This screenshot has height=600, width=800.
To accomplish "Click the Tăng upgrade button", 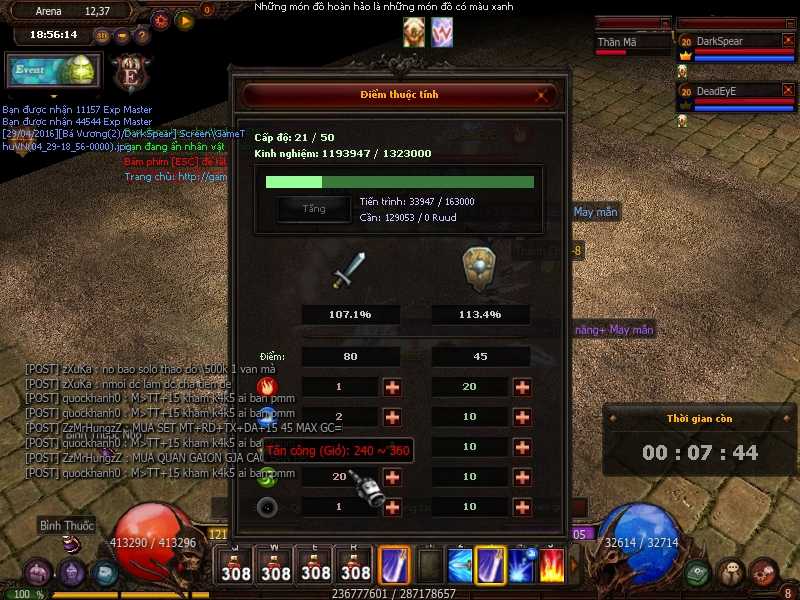I will (x=314, y=209).
